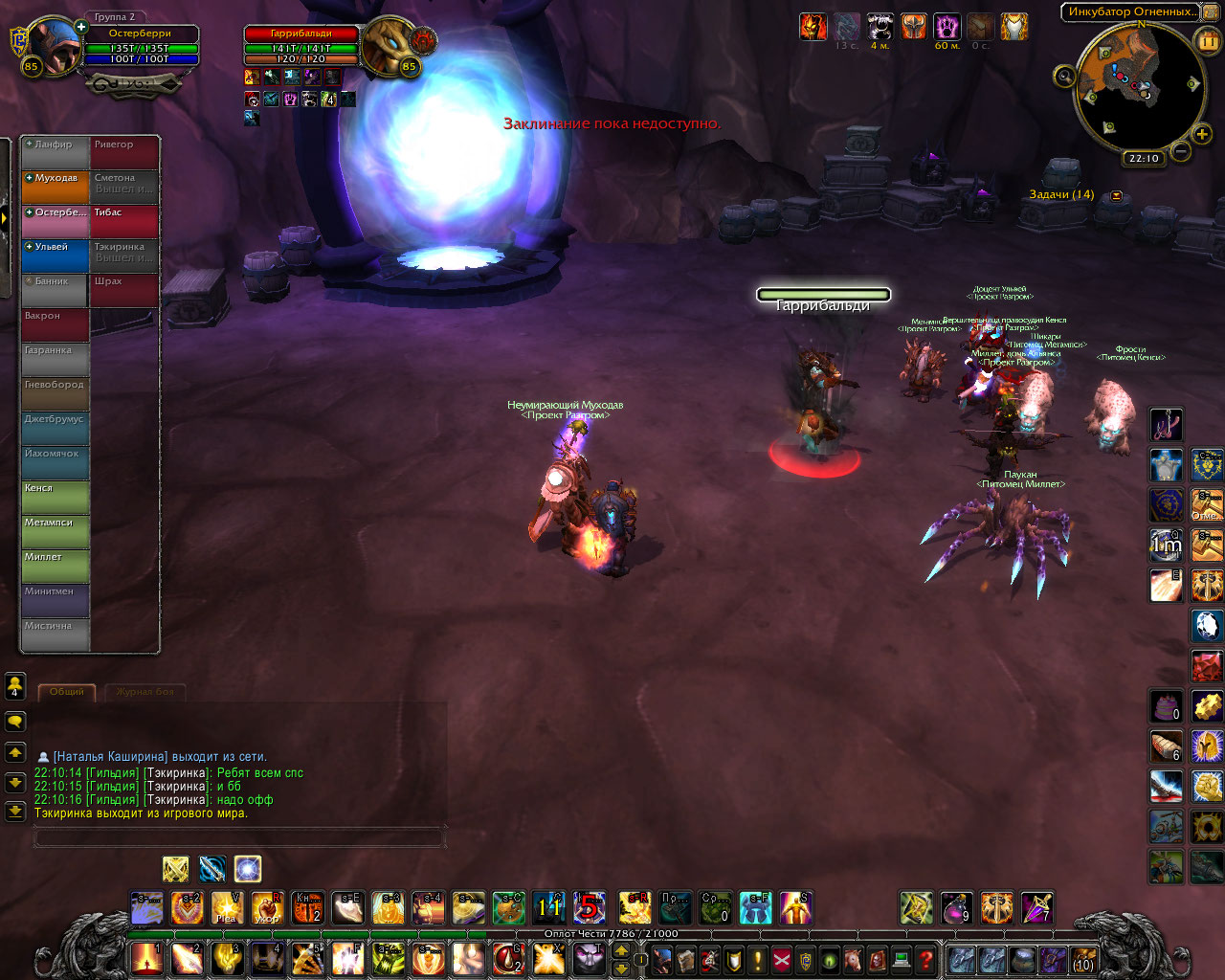Click the purple paw buff icon (60 м.)
1225x980 pixels.
pos(947,26)
